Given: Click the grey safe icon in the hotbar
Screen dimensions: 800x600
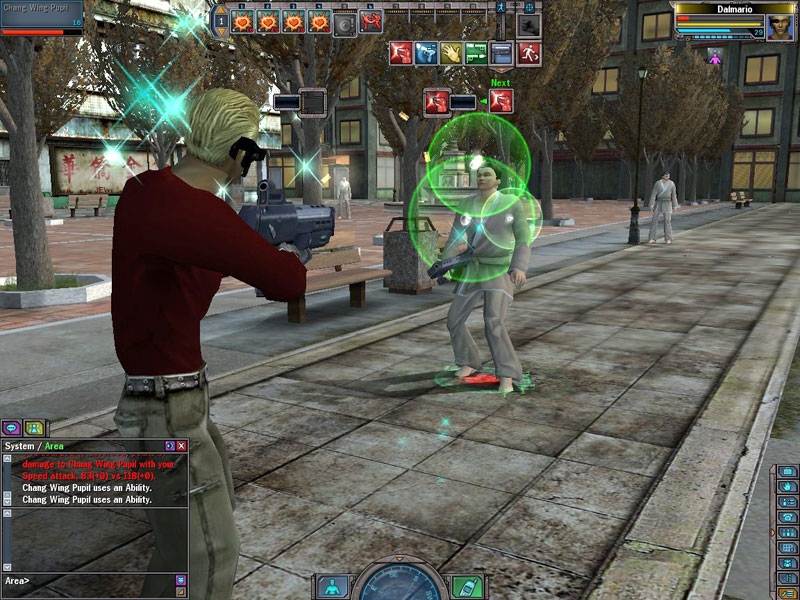Looking at the screenshot, I should coord(345,22).
